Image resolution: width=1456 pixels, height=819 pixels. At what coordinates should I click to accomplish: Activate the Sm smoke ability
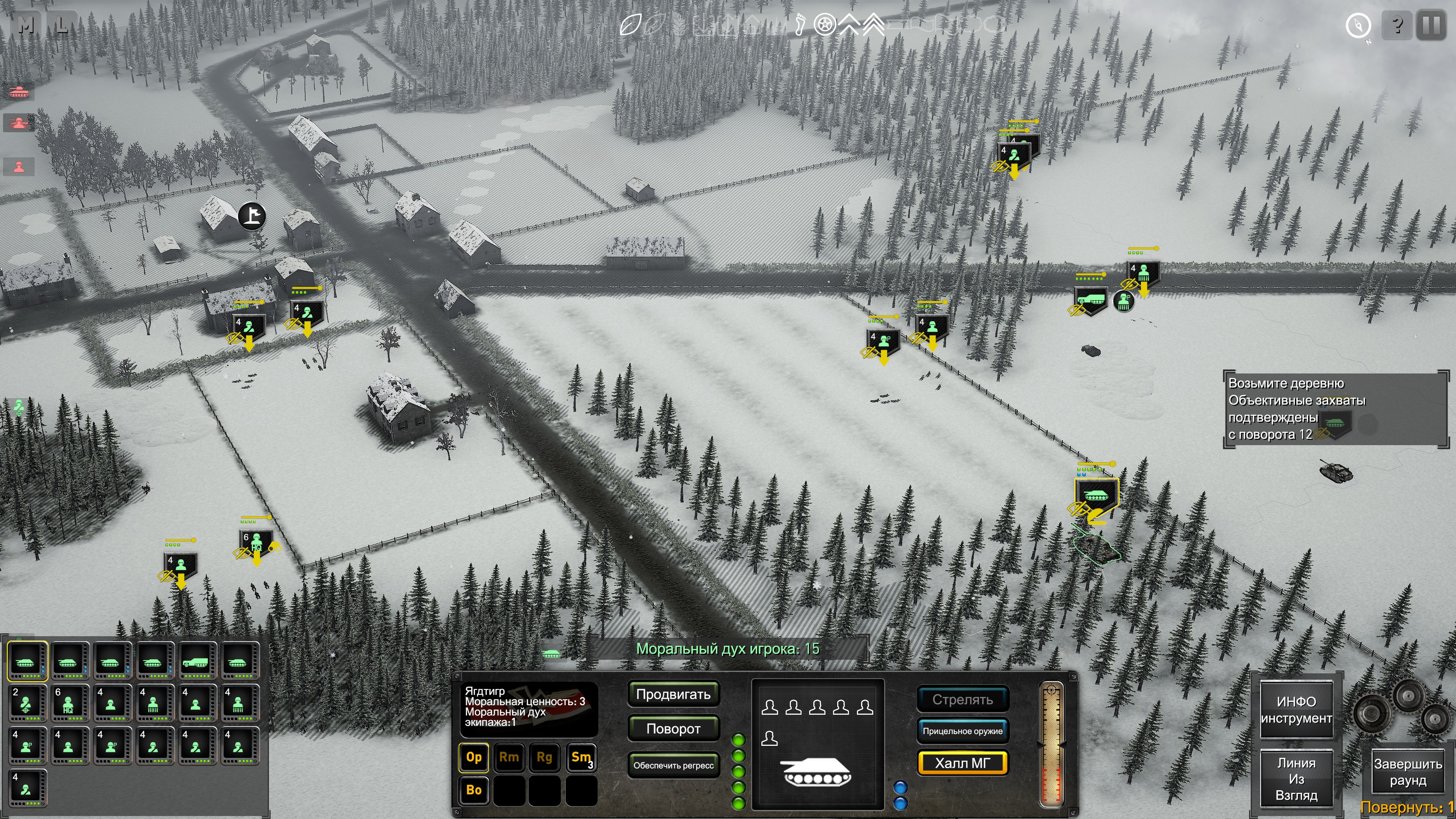(x=581, y=758)
